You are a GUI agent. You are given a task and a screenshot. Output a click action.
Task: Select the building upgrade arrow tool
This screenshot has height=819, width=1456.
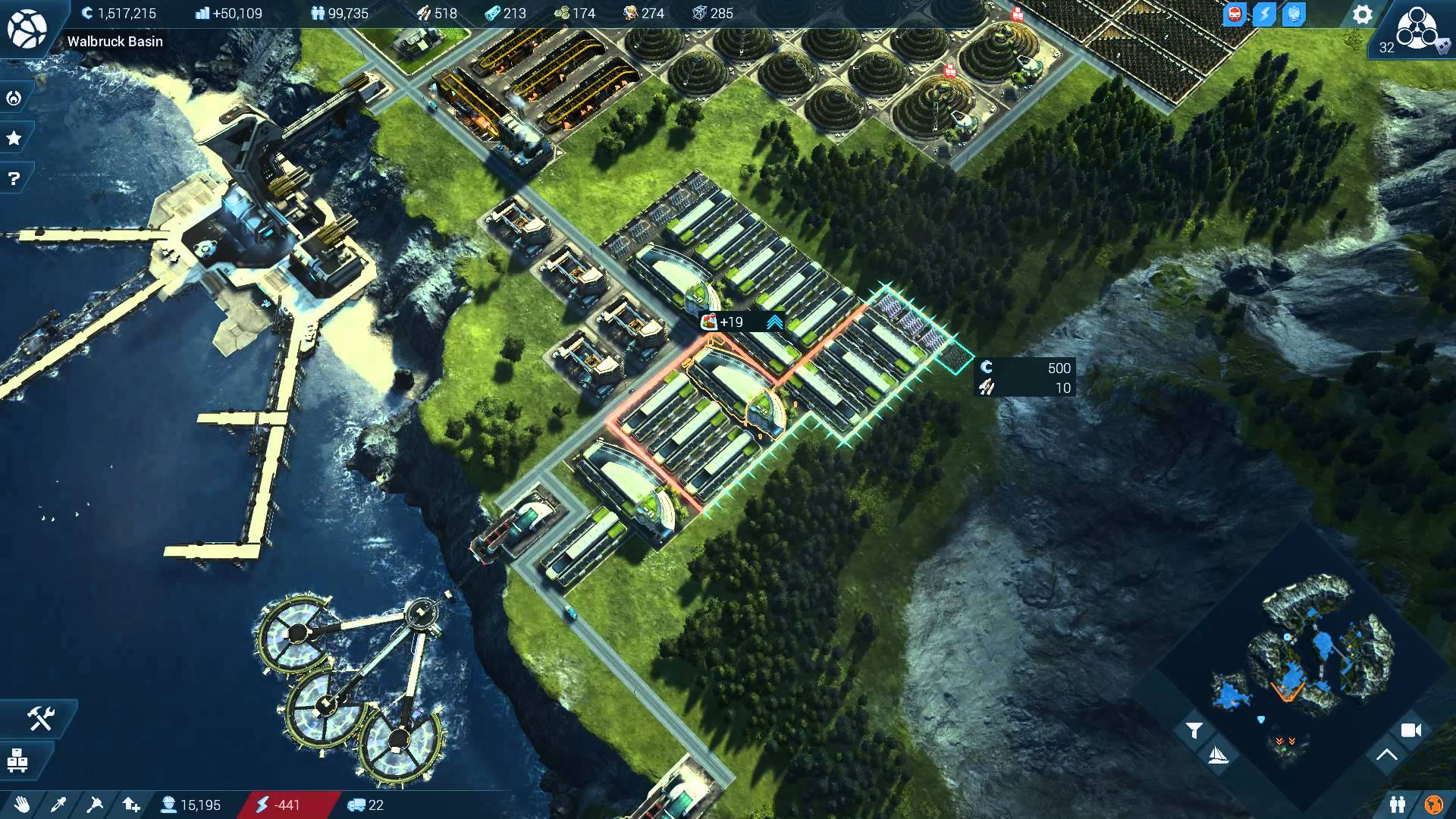pyautogui.click(x=130, y=805)
